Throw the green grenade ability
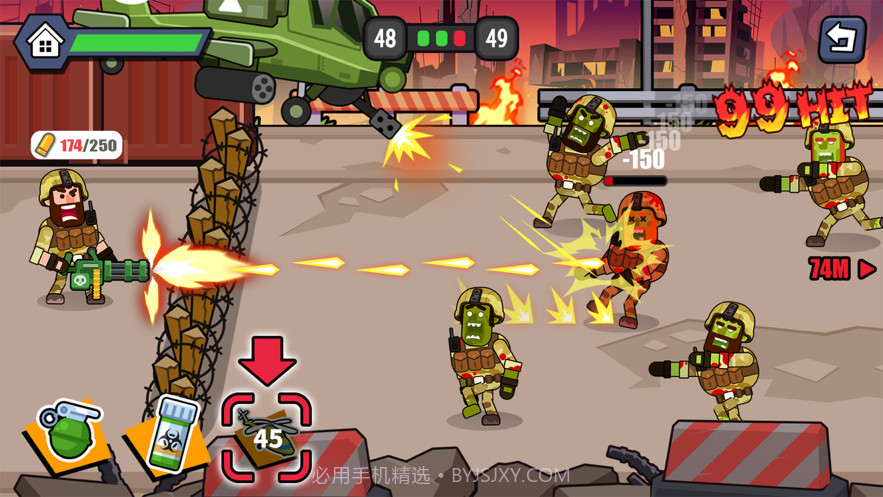The width and height of the screenshot is (883, 497). point(70,432)
